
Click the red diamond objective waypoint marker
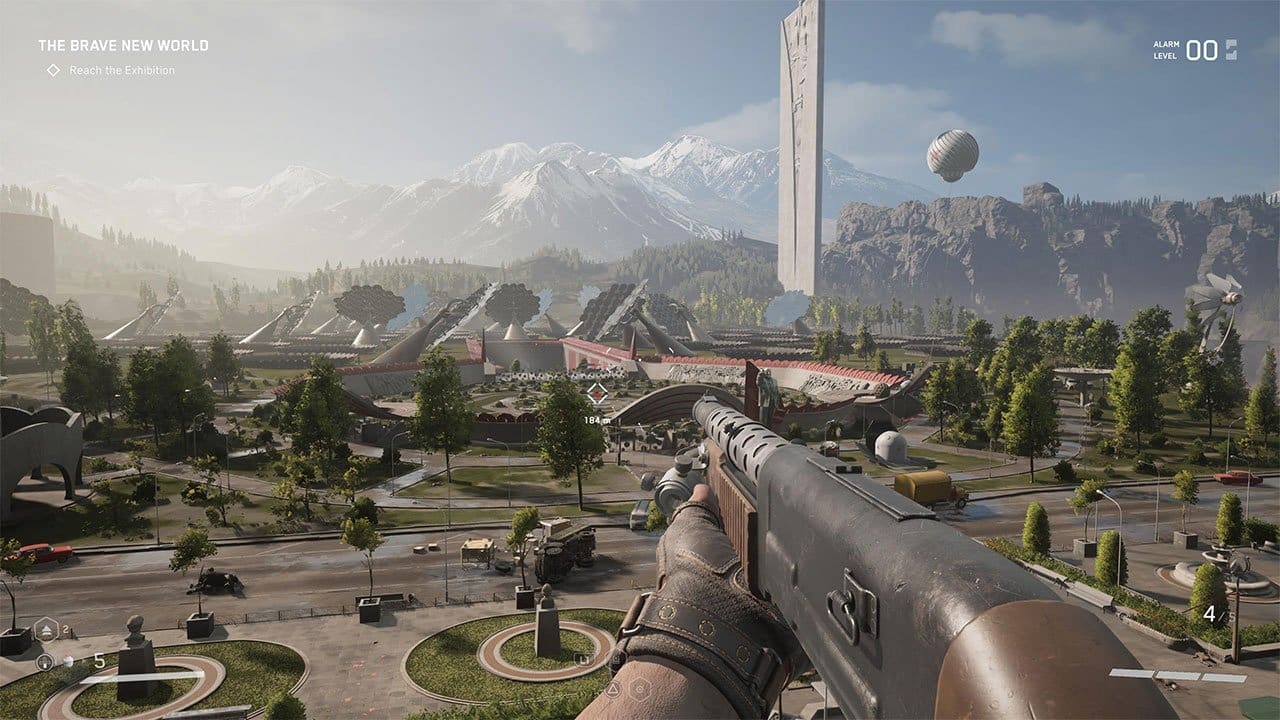click(x=597, y=392)
